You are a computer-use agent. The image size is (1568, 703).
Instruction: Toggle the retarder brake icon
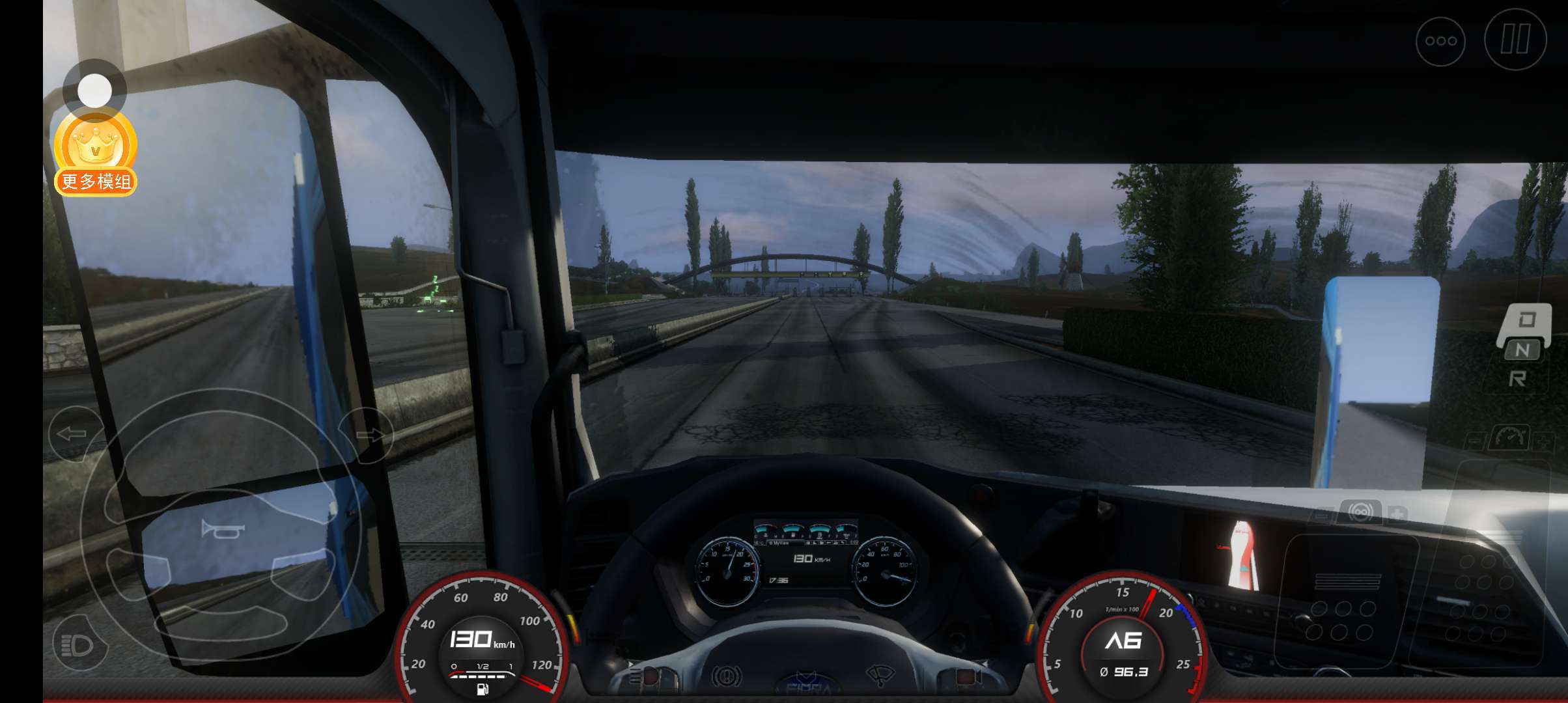click(1360, 512)
